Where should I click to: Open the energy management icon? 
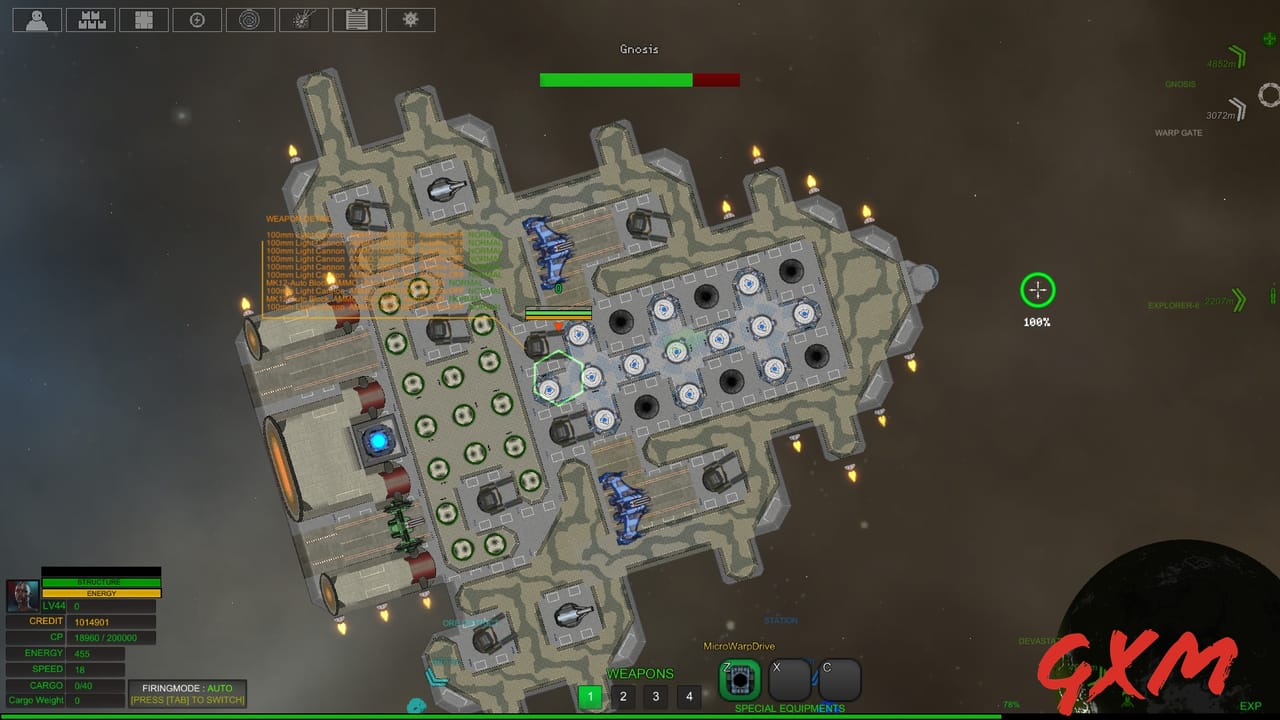coord(197,19)
